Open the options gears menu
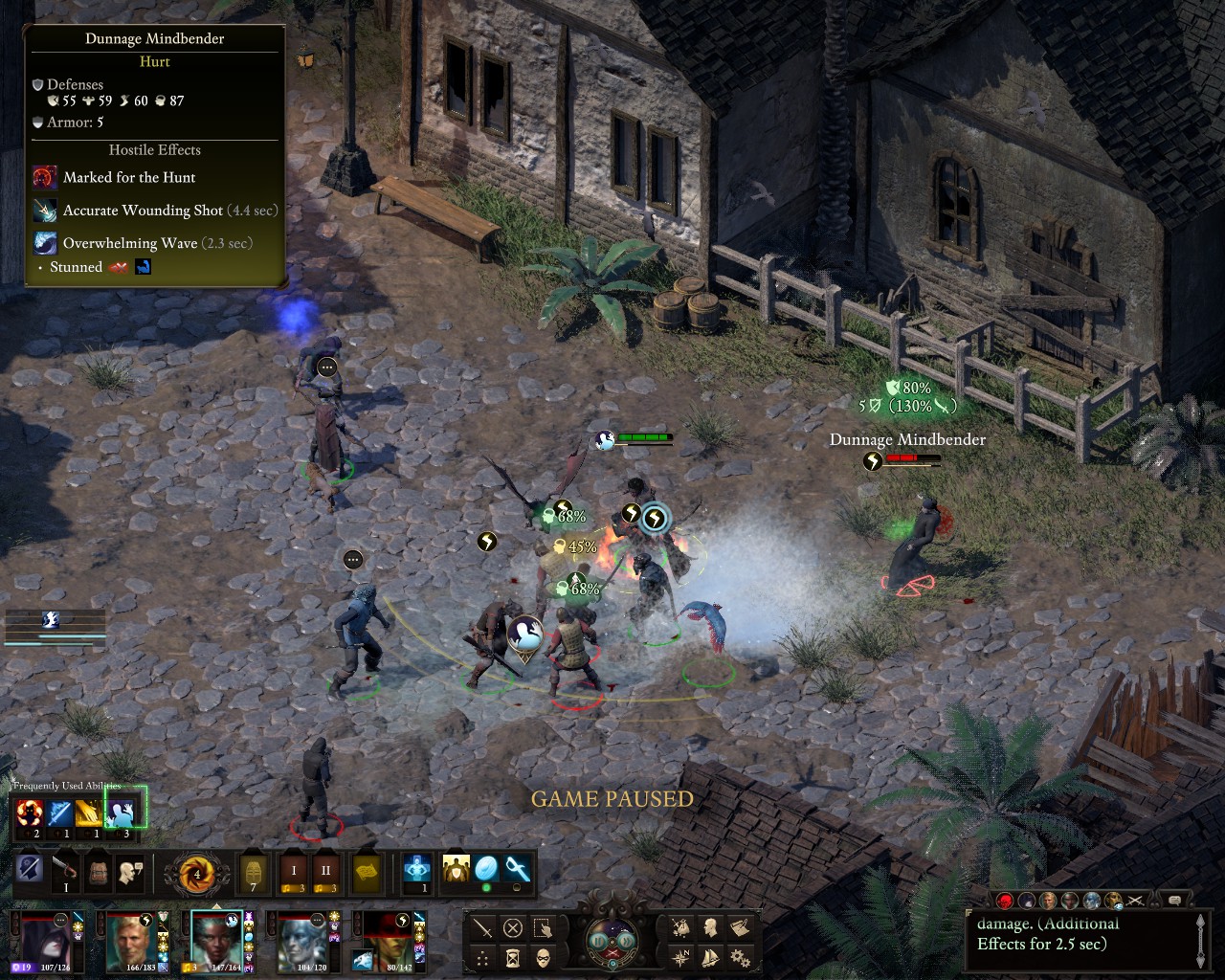Screen dimensions: 1225x980 click(739, 957)
